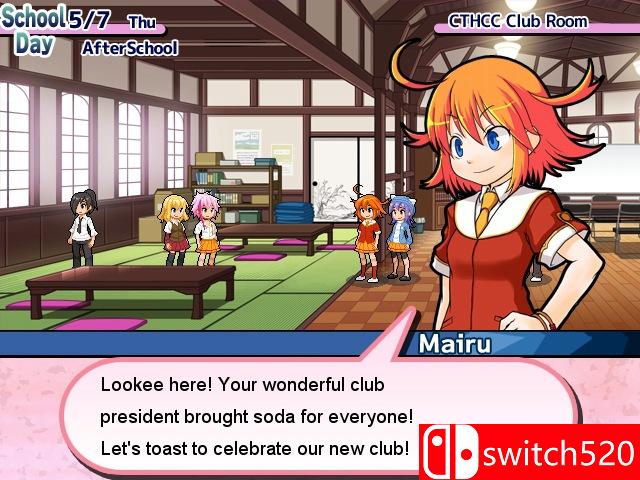Advance Mairu's dialogue speech bubble
The image size is (640, 480).
coord(255,416)
